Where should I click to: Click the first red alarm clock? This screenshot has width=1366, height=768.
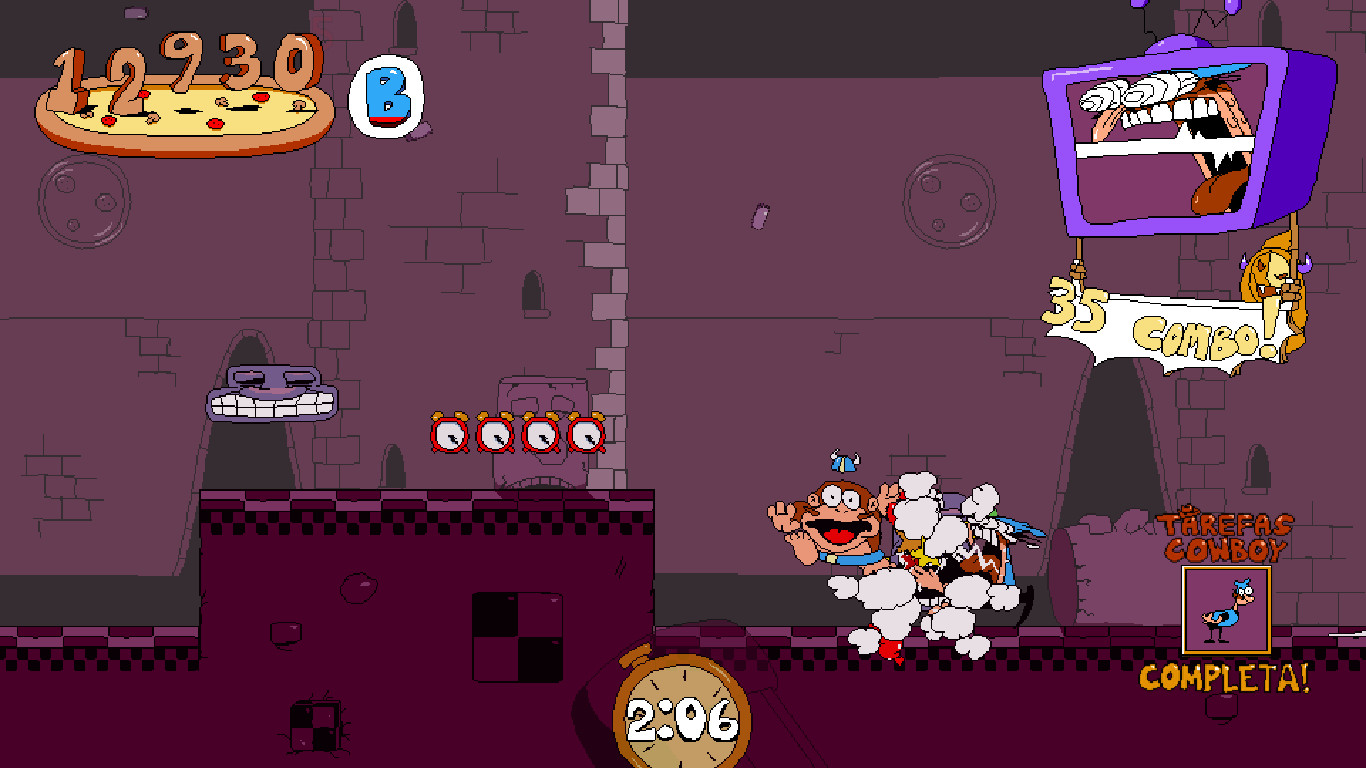447,432
